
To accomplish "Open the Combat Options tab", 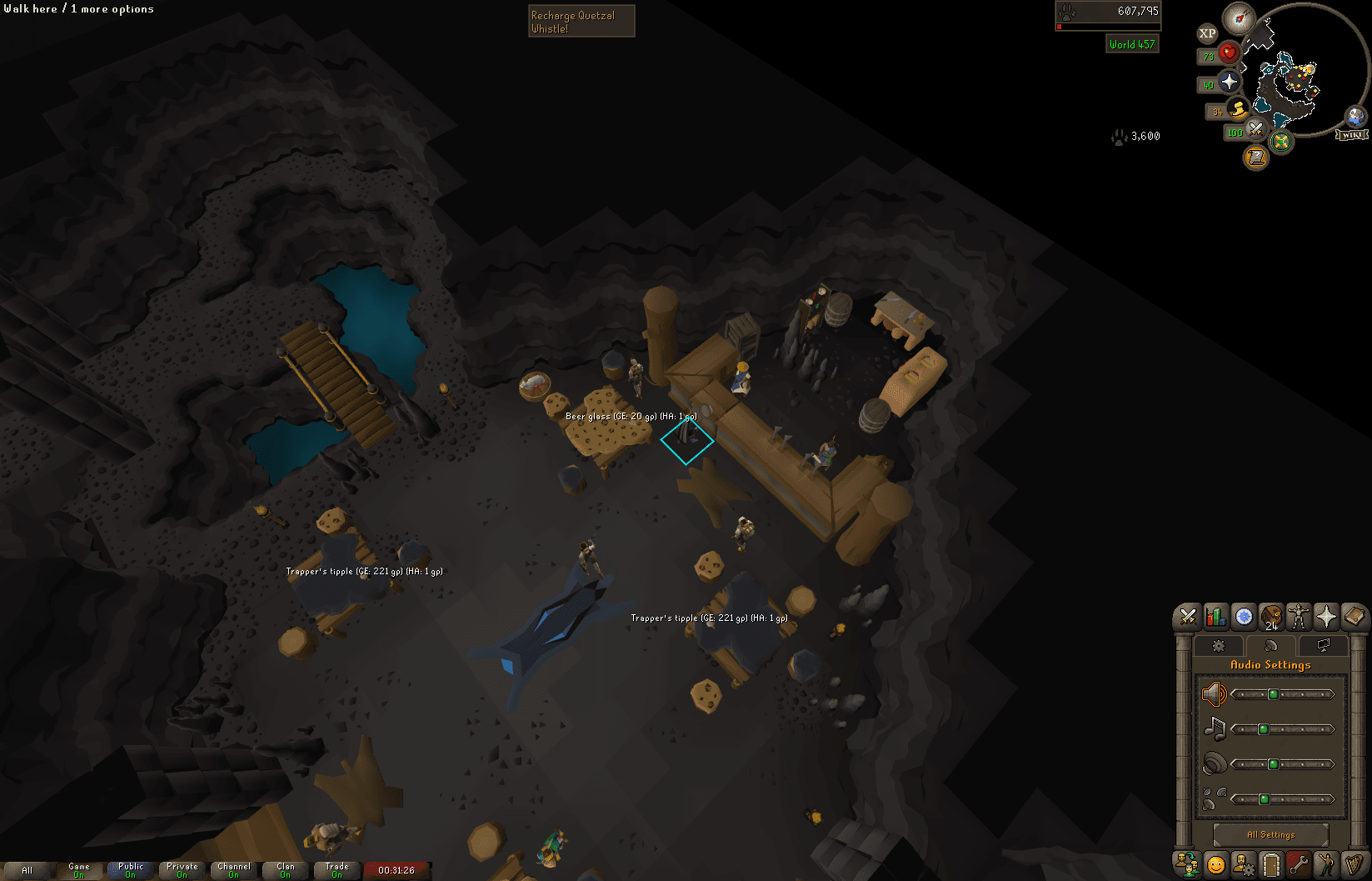I will (x=1189, y=617).
